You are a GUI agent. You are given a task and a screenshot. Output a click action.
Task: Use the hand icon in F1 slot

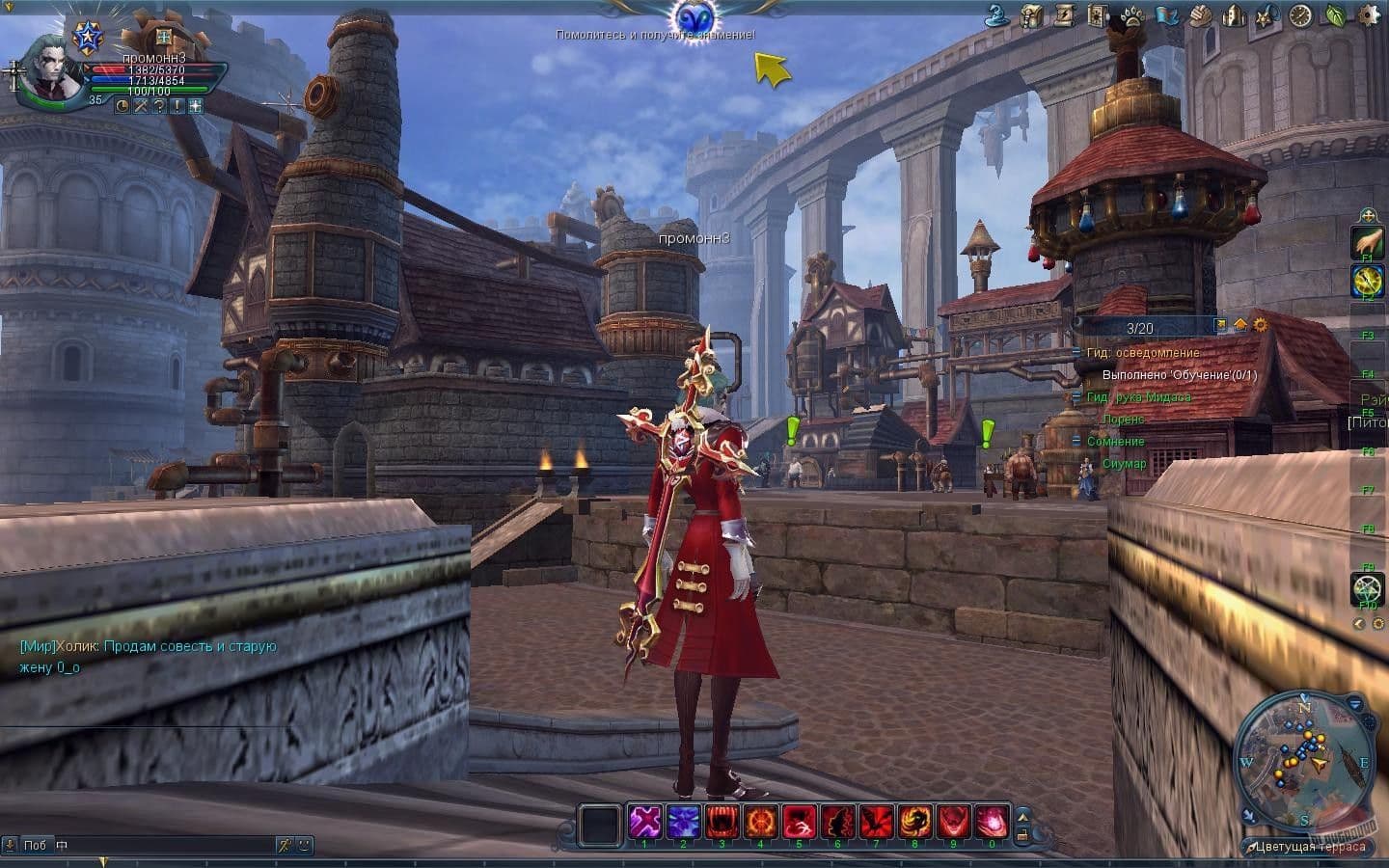1367,242
